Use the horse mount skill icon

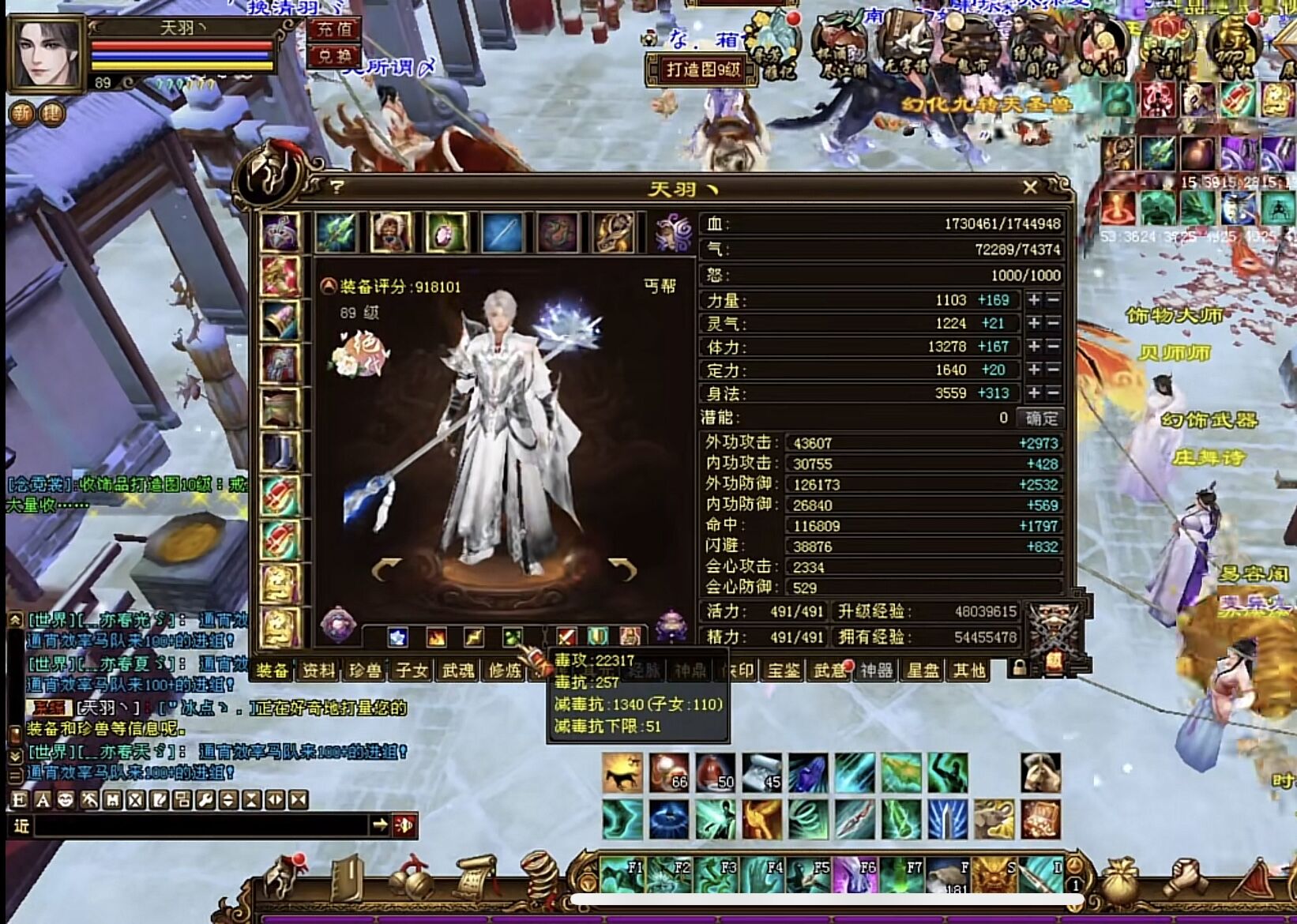[622, 772]
